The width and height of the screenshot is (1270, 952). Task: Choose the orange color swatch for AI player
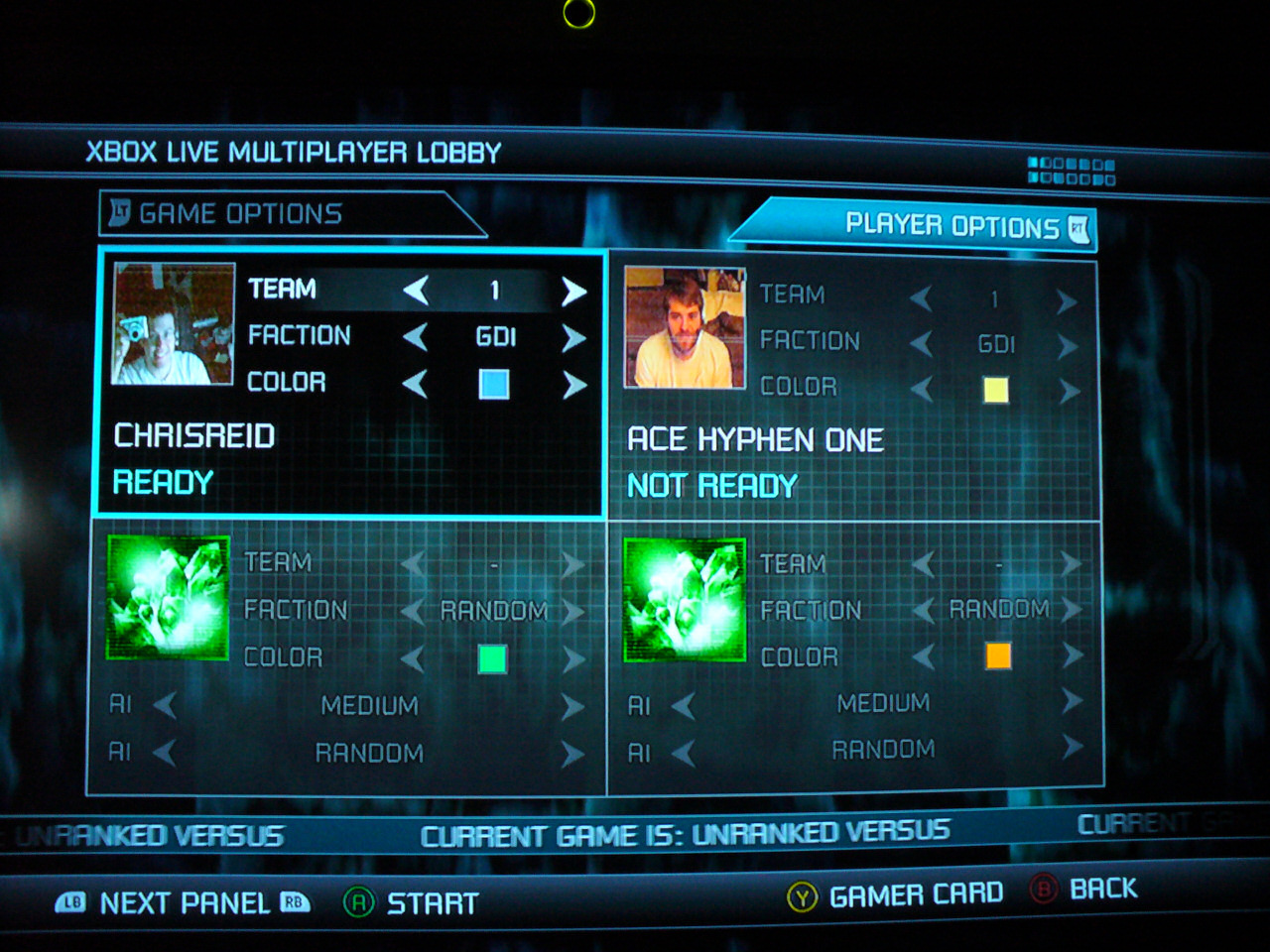click(998, 655)
